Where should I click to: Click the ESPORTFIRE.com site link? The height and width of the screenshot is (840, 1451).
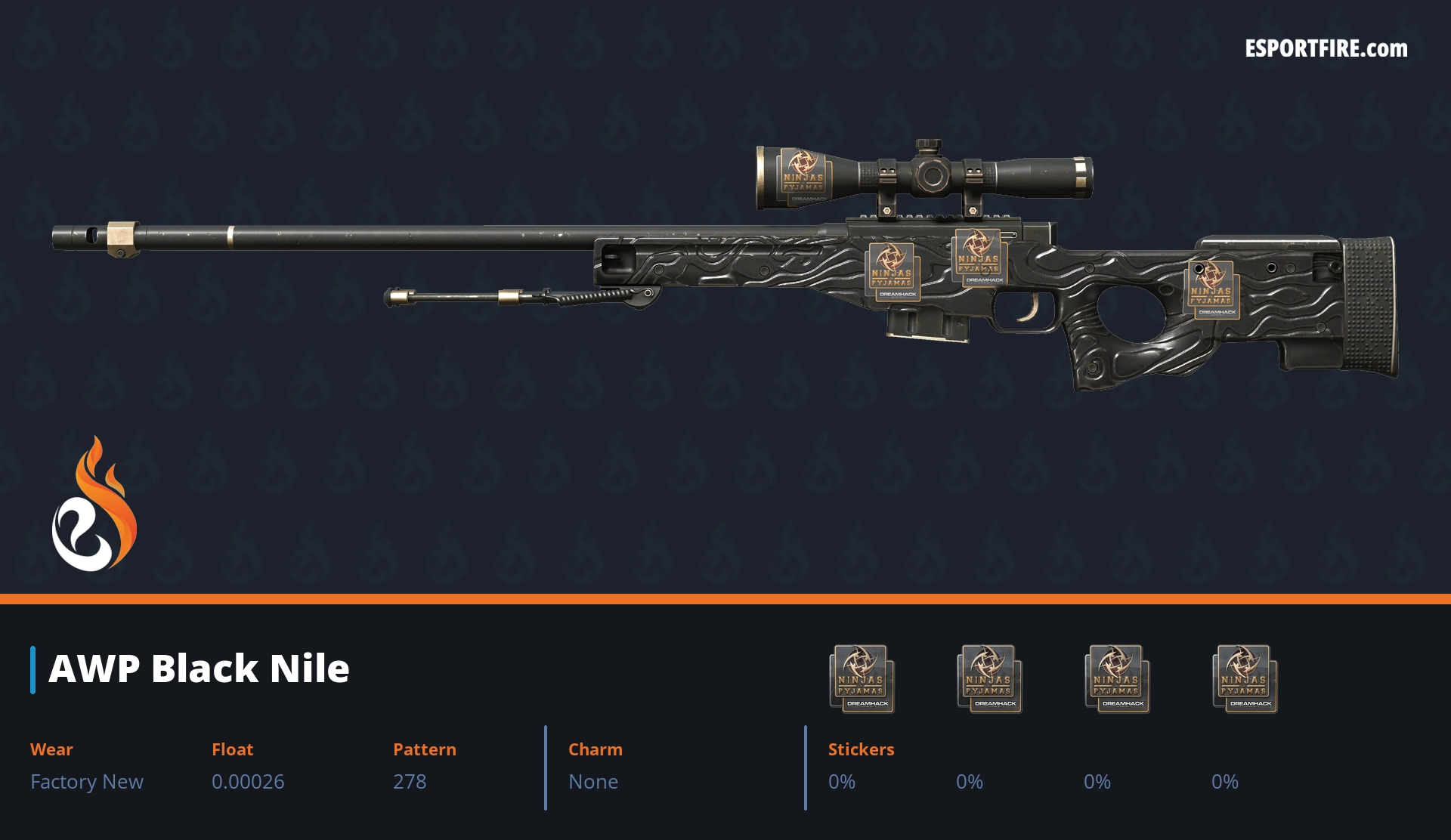point(1326,49)
